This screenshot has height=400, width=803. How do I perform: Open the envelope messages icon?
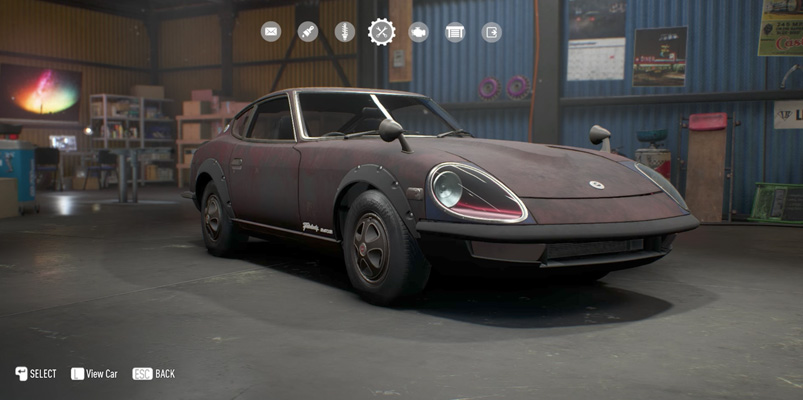click(x=271, y=32)
